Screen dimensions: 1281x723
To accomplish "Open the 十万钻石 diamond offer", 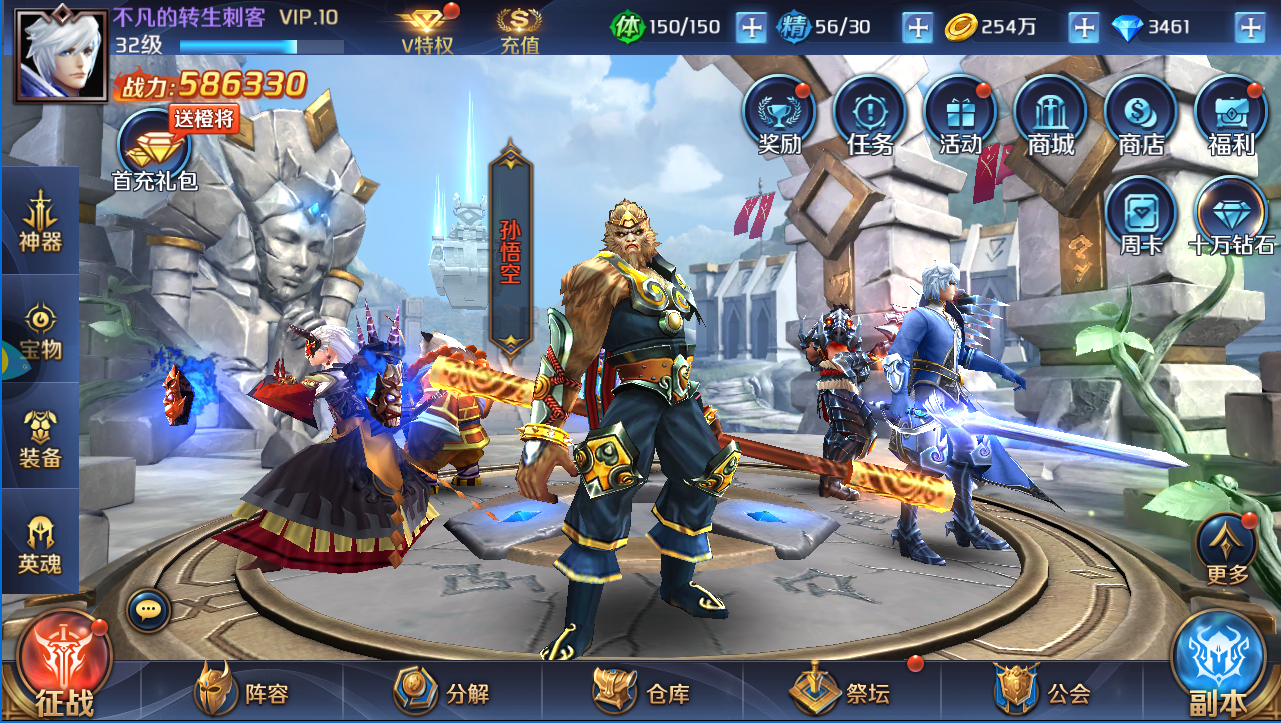I will [x=1231, y=215].
